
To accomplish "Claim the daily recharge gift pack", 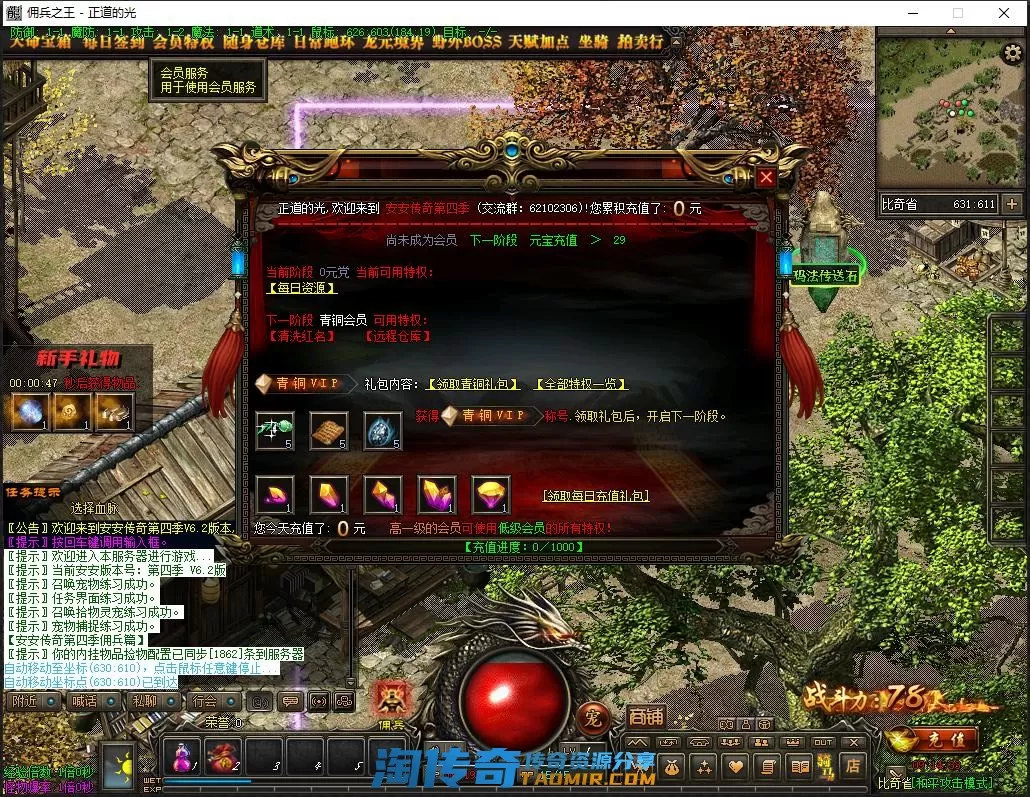I will tap(595, 495).
